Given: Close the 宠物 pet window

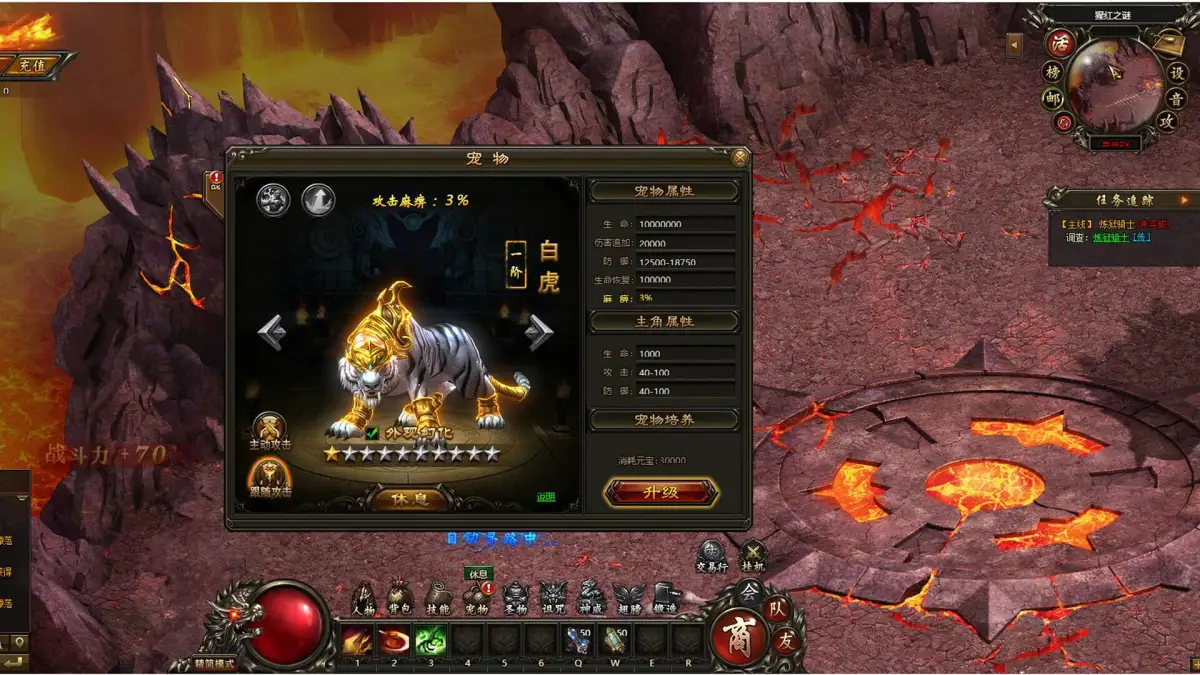Looking at the screenshot, I should tap(740, 157).
